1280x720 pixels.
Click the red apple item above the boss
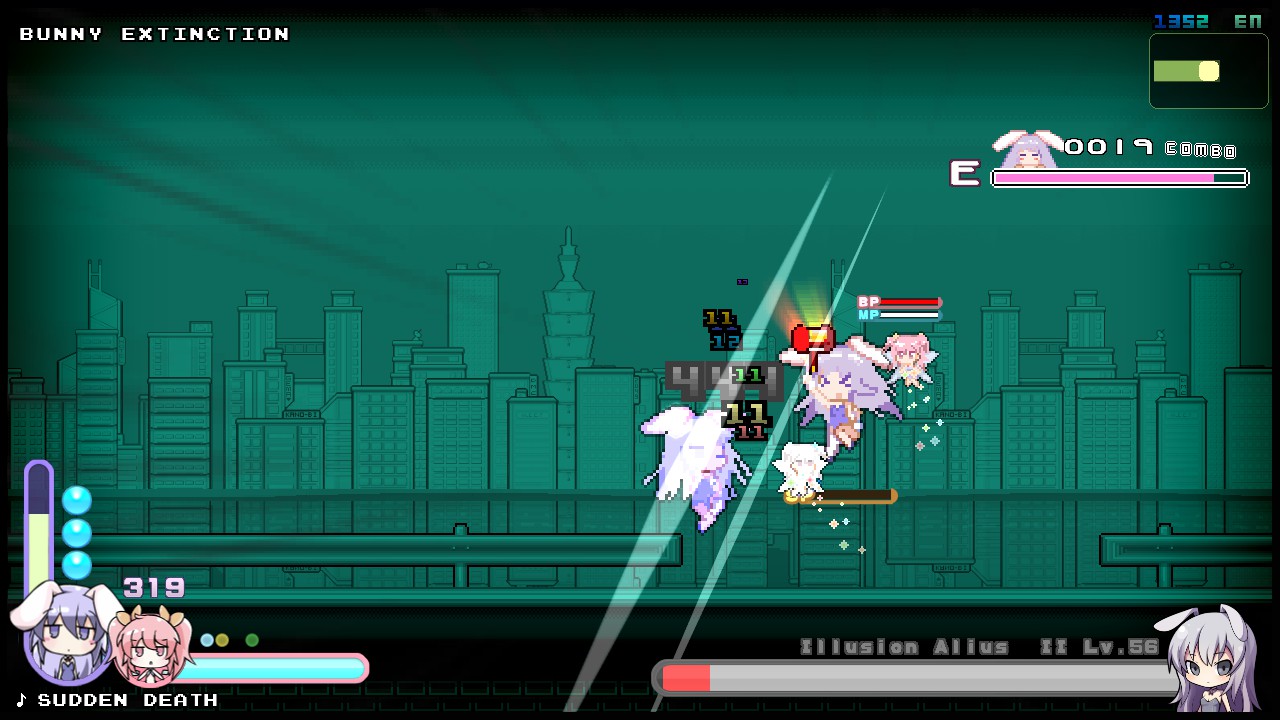pos(810,338)
